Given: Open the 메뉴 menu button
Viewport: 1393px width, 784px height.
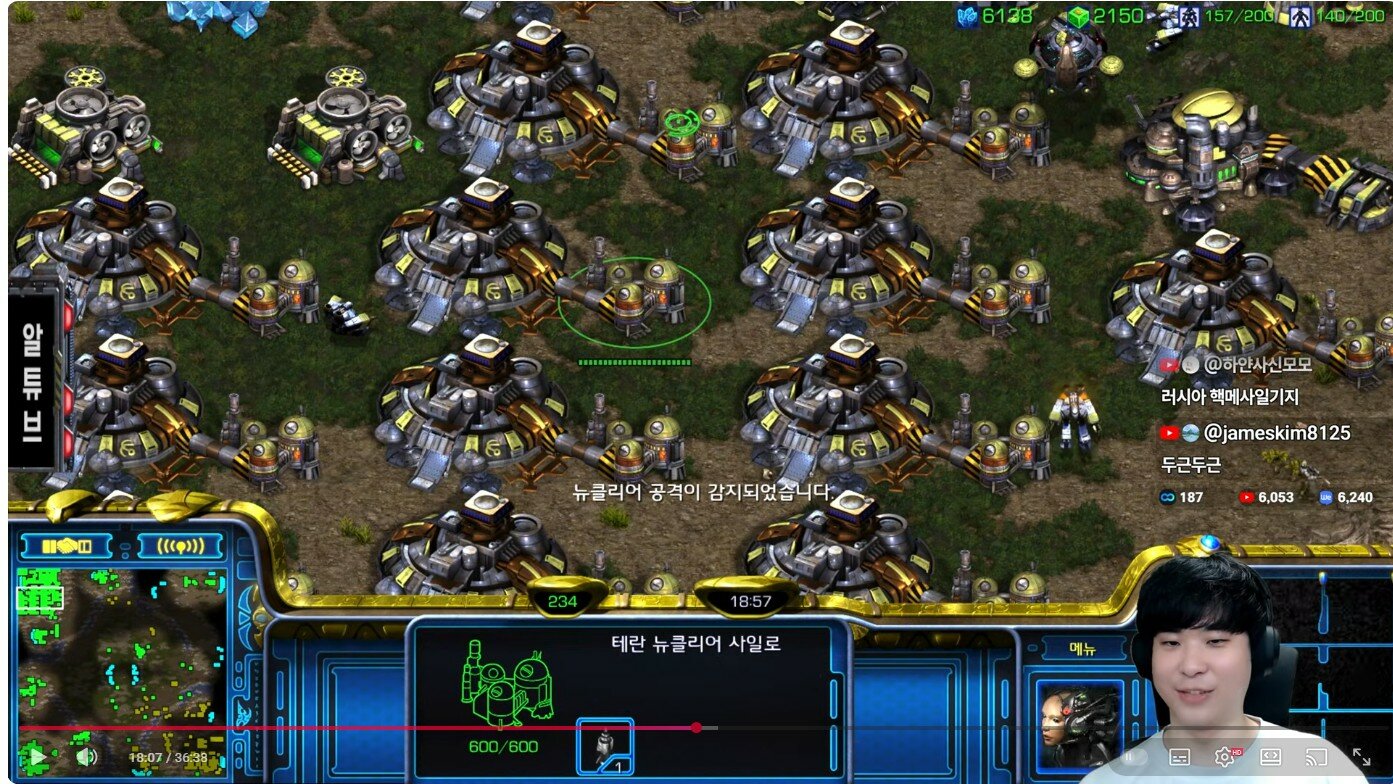Looking at the screenshot, I should click(x=1083, y=648).
